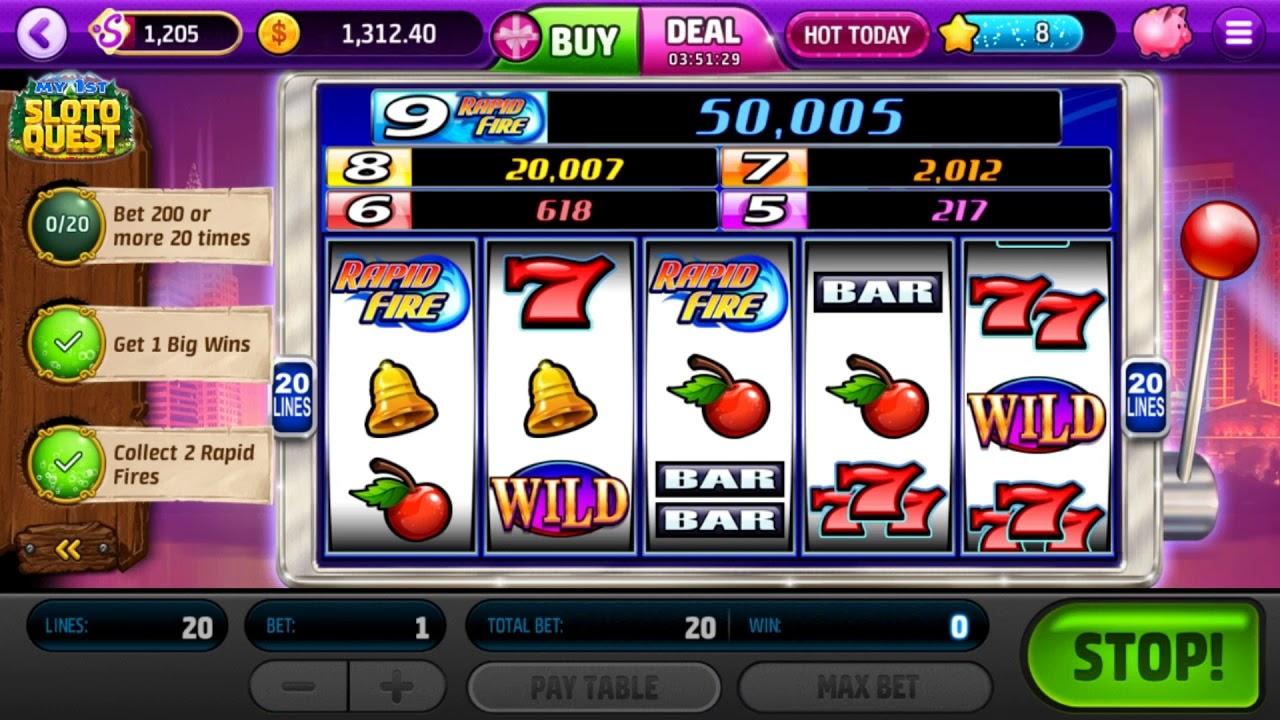The image size is (1280, 720).
Task: Open the hamburger menu
Action: pos(1238,34)
